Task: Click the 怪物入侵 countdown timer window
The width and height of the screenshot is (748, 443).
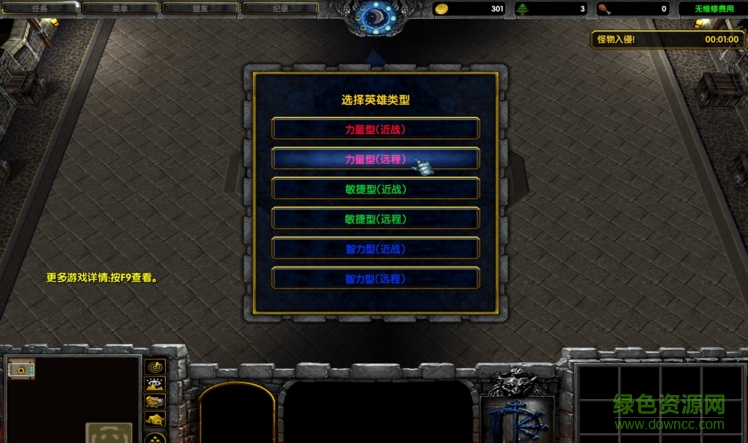Action: tap(666, 39)
